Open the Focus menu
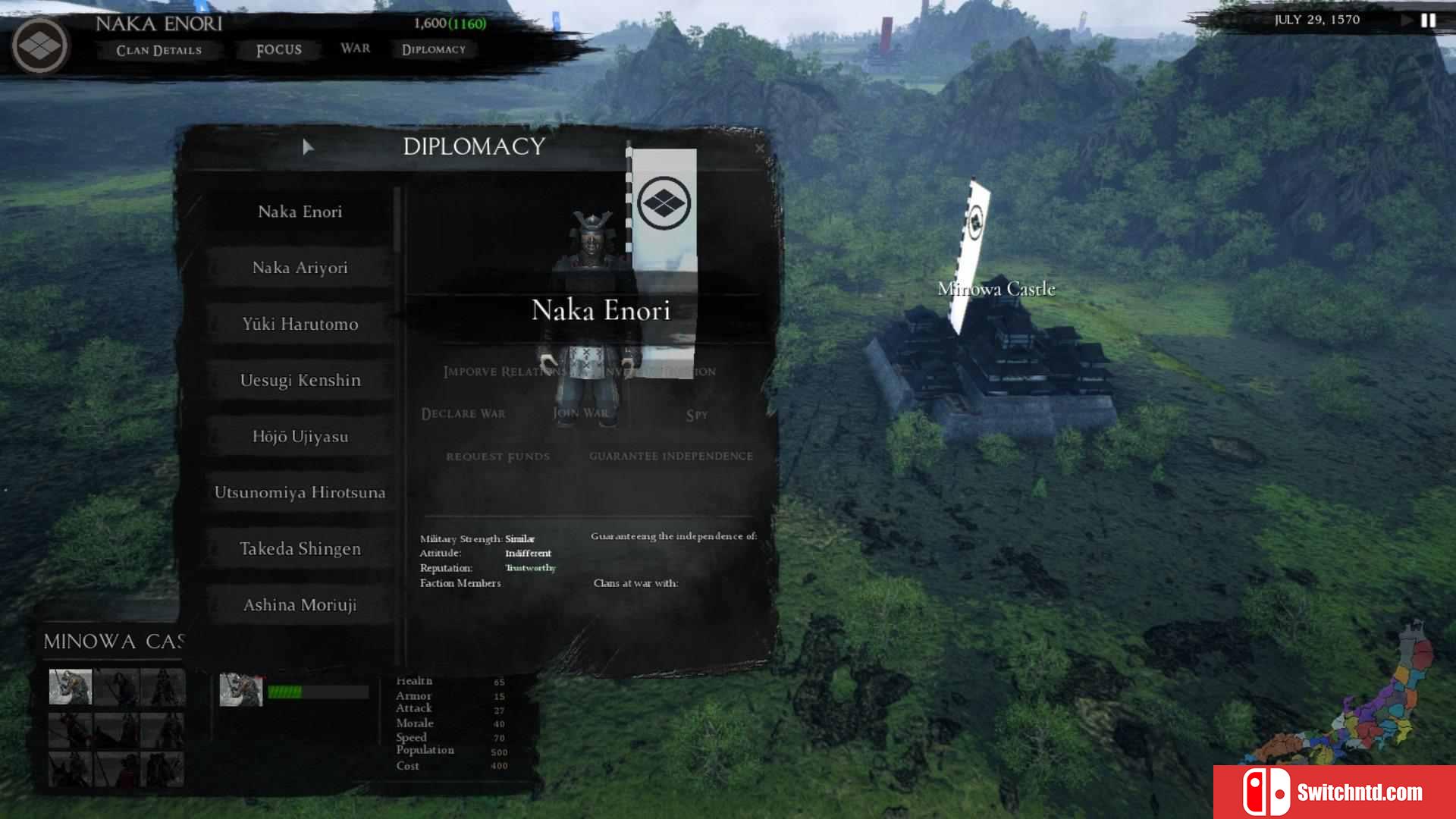This screenshot has height=819, width=1456. (278, 50)
